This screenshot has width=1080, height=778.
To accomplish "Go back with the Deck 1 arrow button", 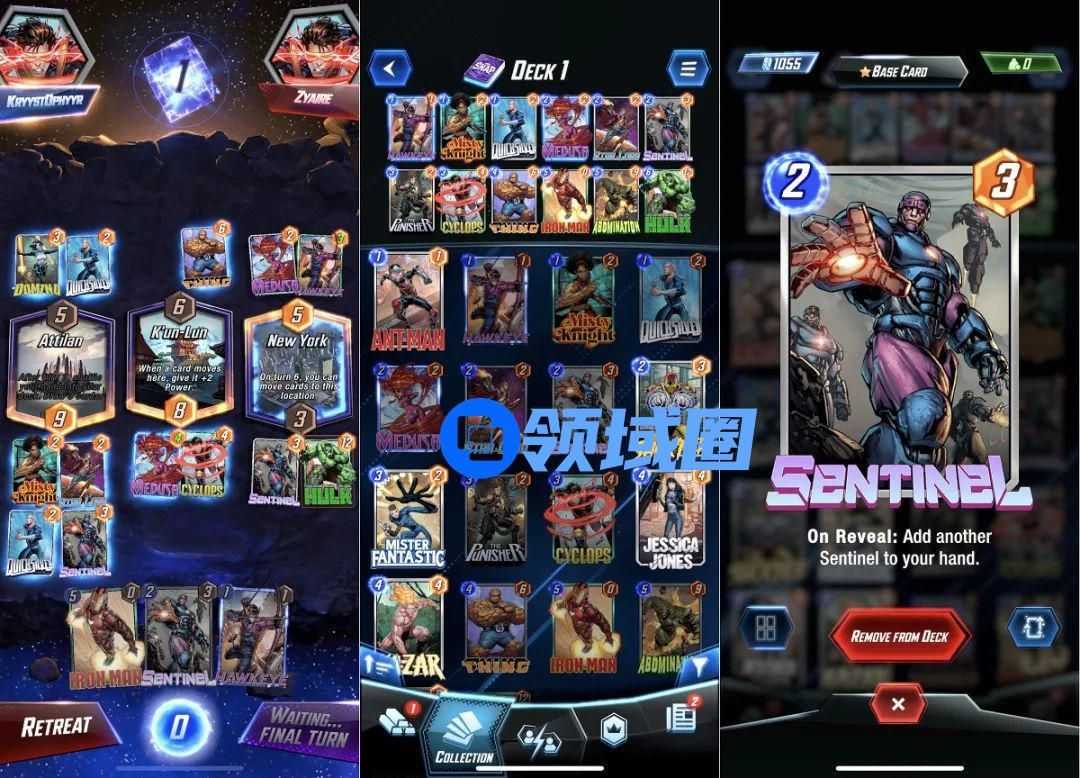I will (x=390, y=69).
